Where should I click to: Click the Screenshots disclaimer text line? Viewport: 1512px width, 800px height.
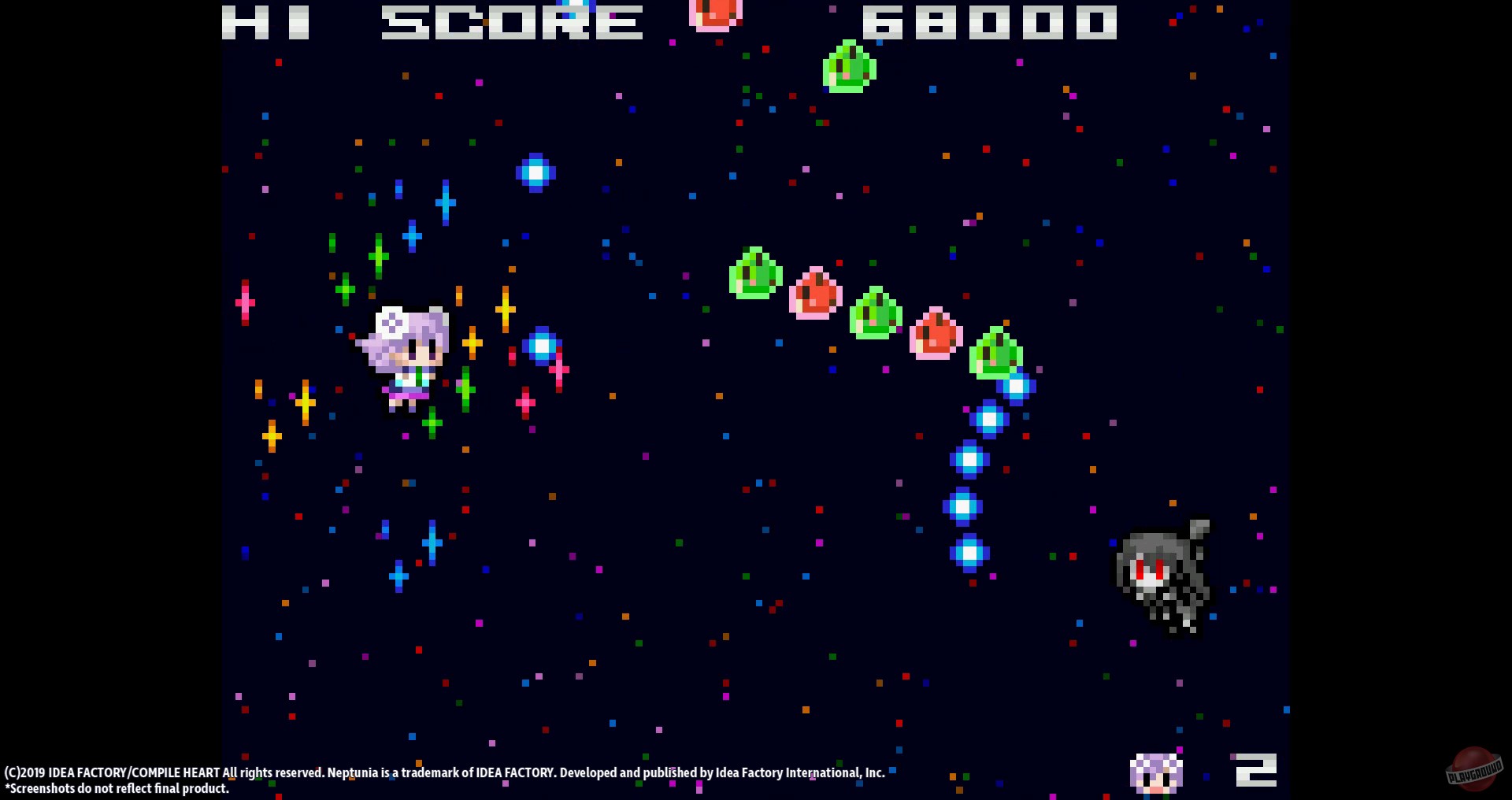[117, 788]
